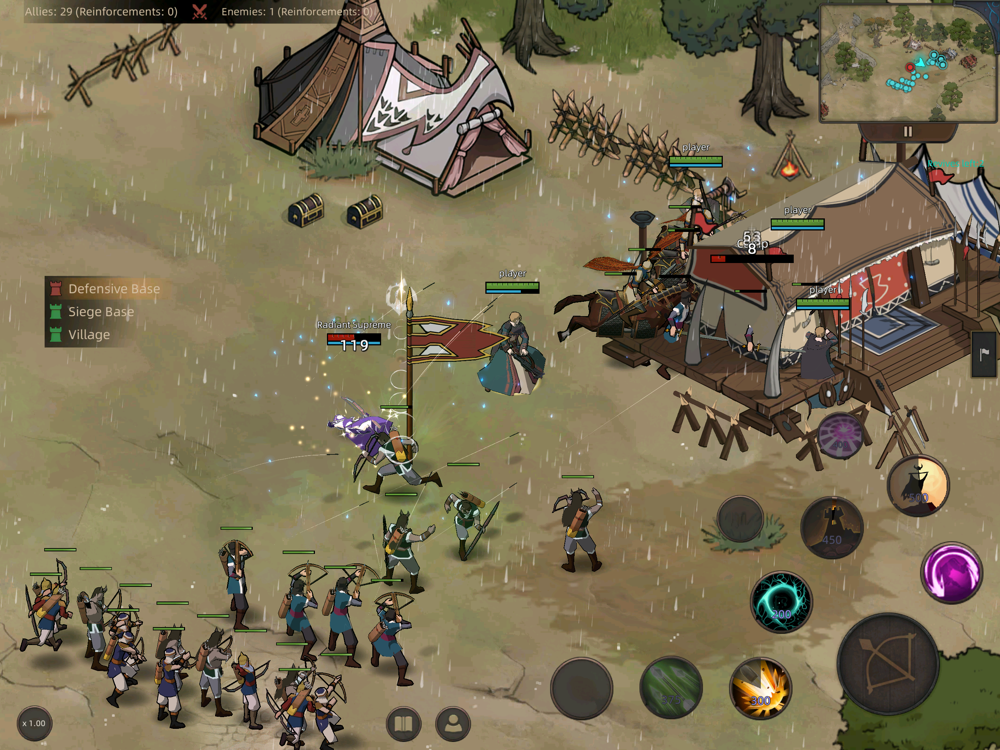Fire the main bow attack button

[x=887, y=664]
